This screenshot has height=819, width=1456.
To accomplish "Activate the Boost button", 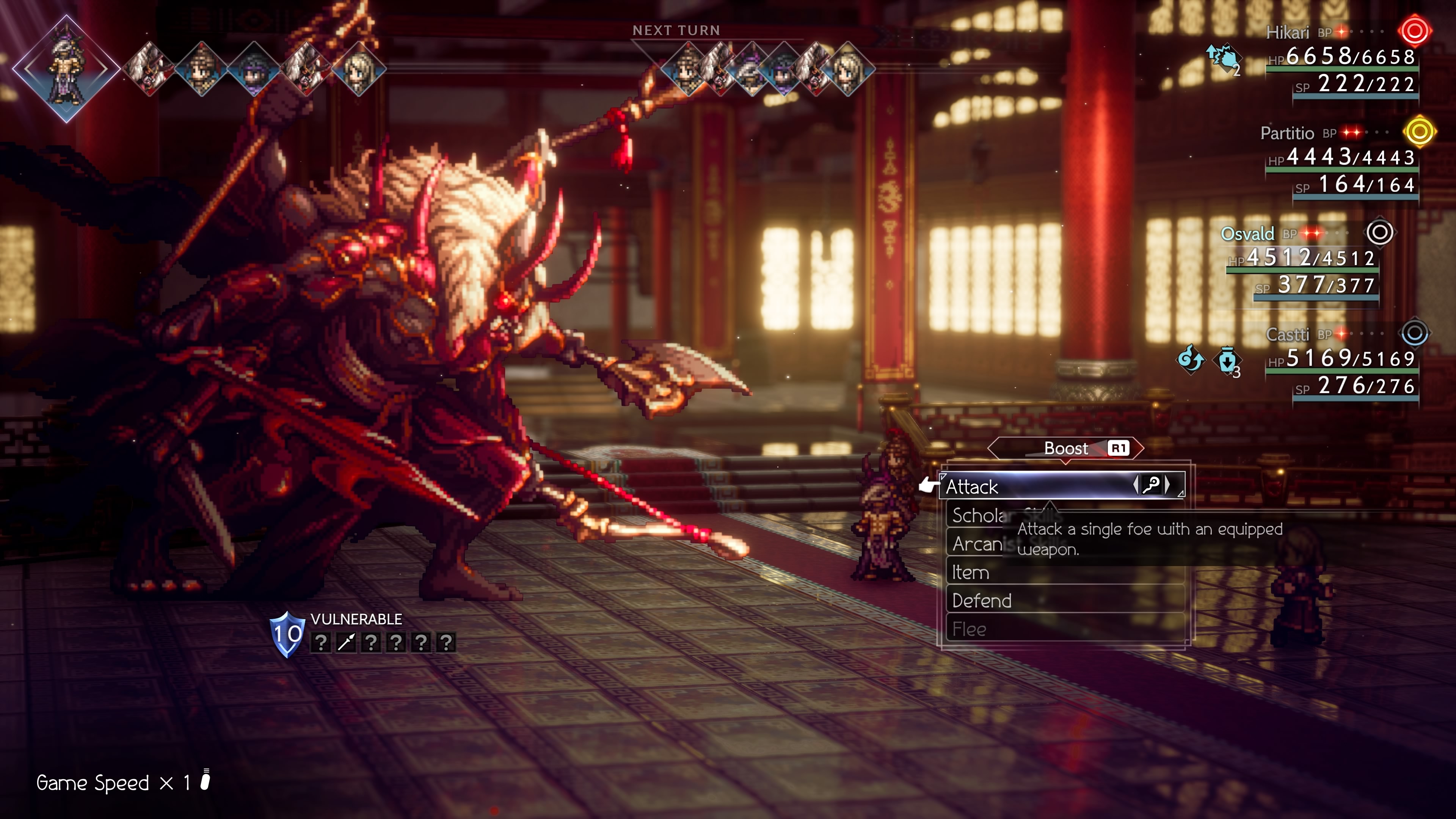I will pos(1066,448).
